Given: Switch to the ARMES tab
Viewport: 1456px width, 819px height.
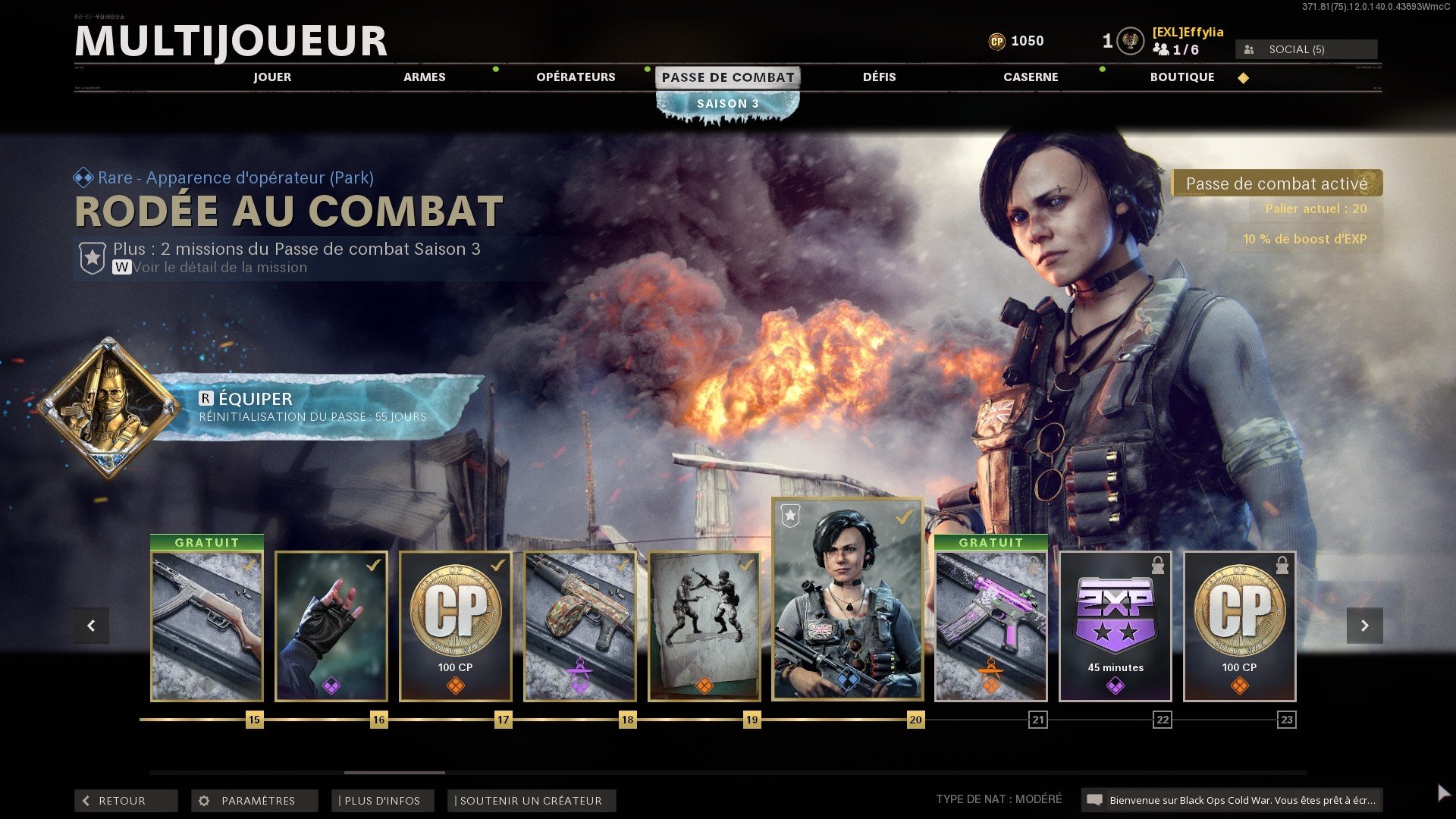Looking at the screenshot, I should (x=424, y=77).
